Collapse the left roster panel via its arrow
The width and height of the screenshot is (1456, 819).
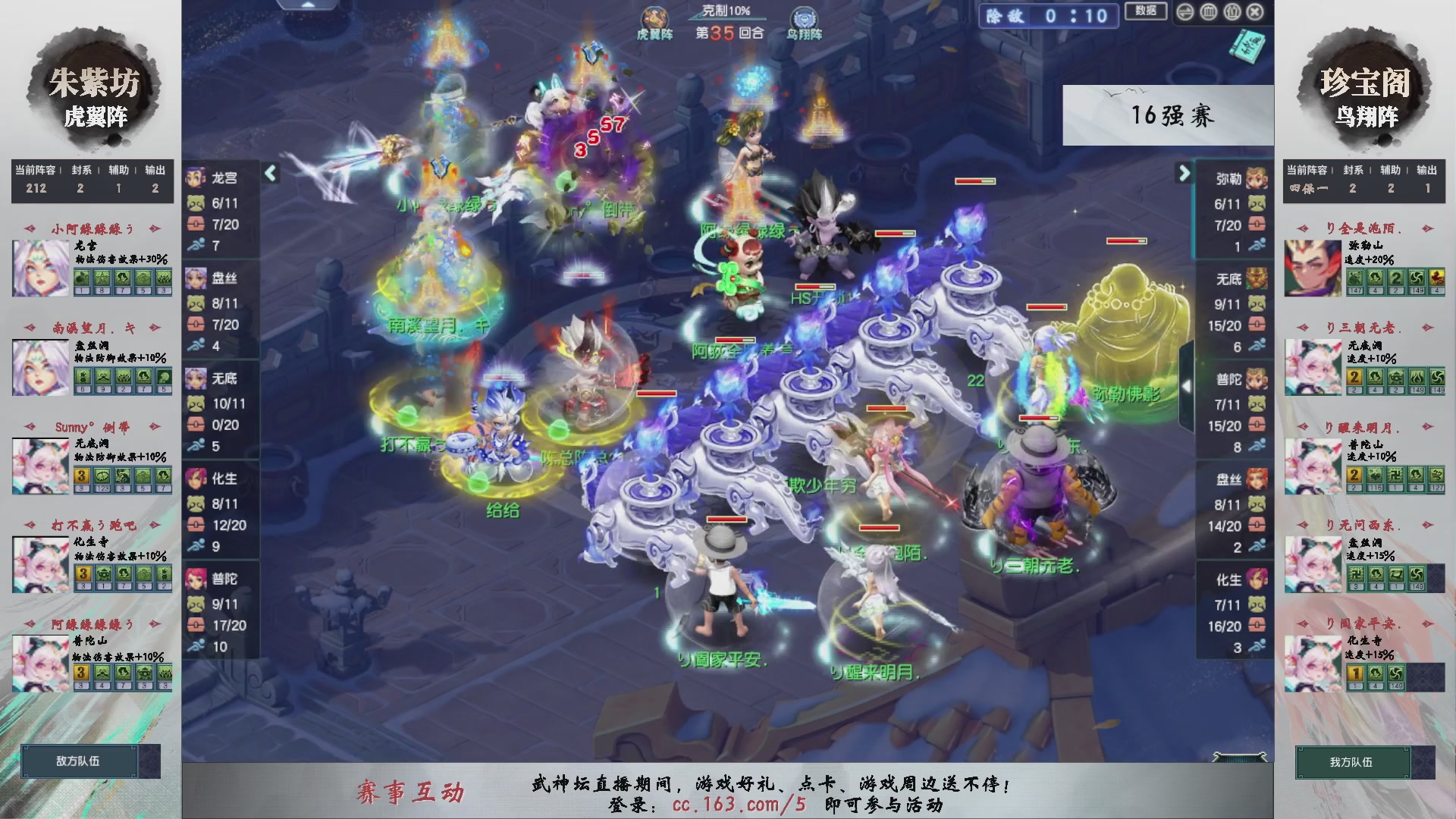(269, 173)
